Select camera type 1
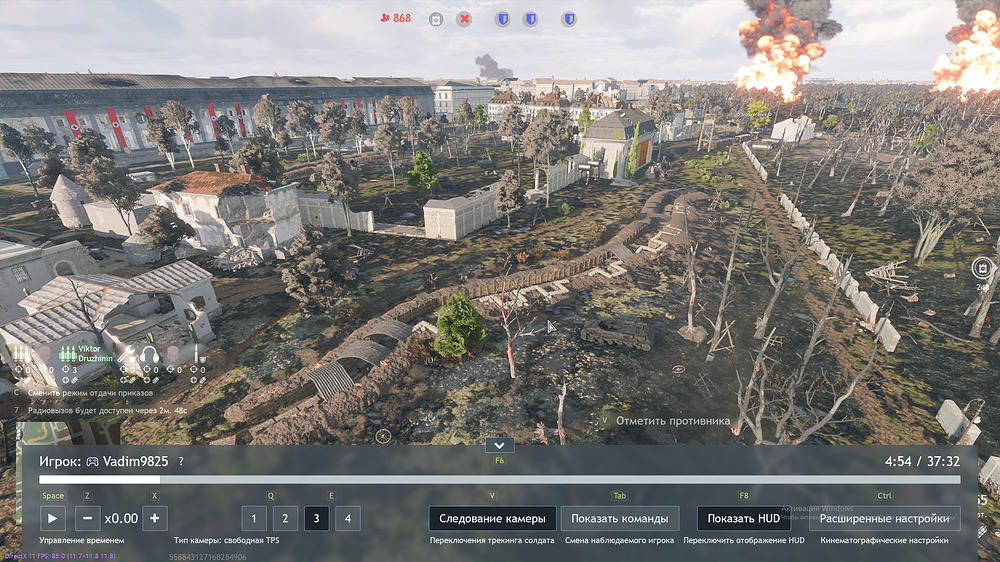 tap(254, 518)
